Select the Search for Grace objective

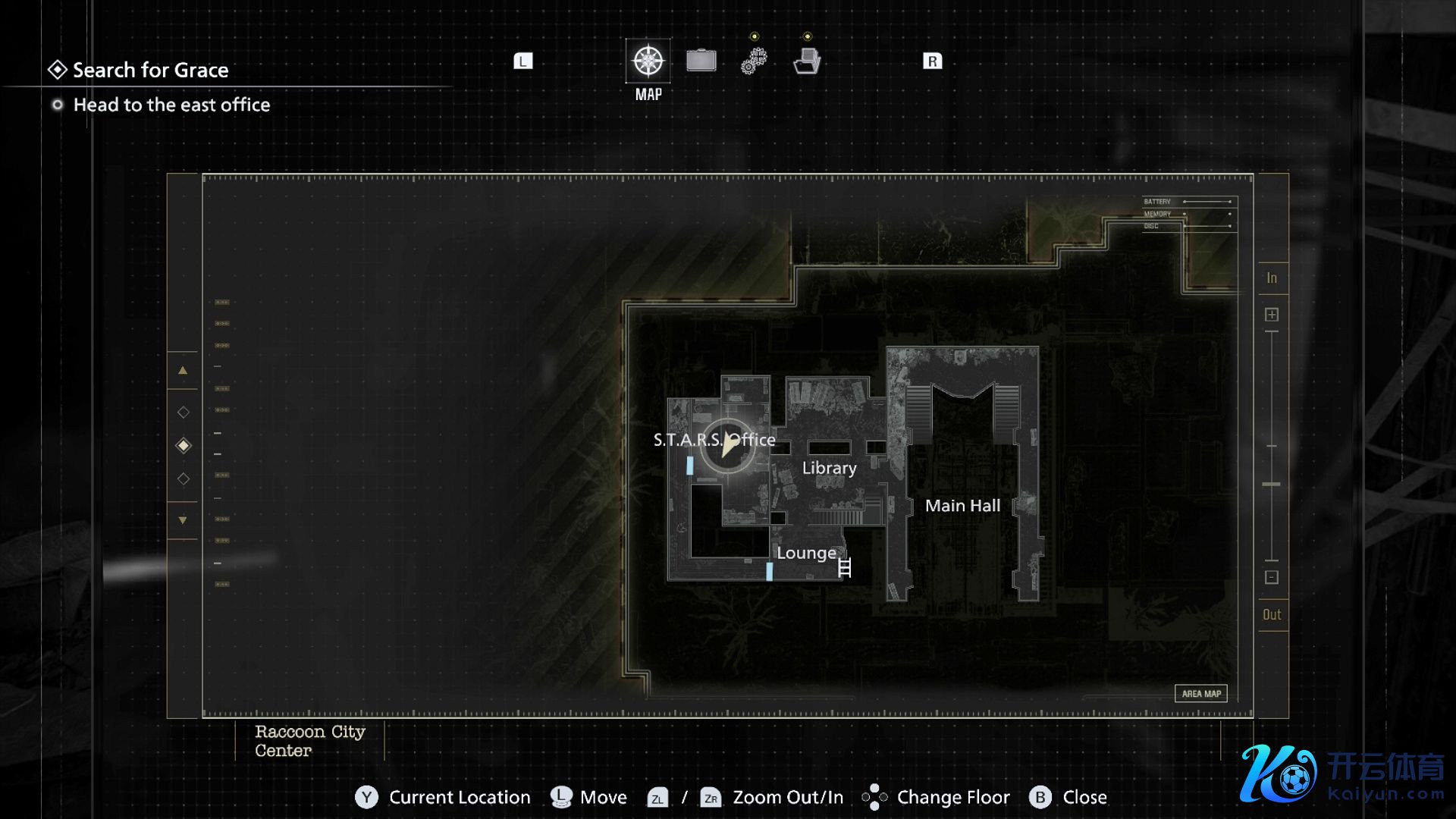pos(150,70)
